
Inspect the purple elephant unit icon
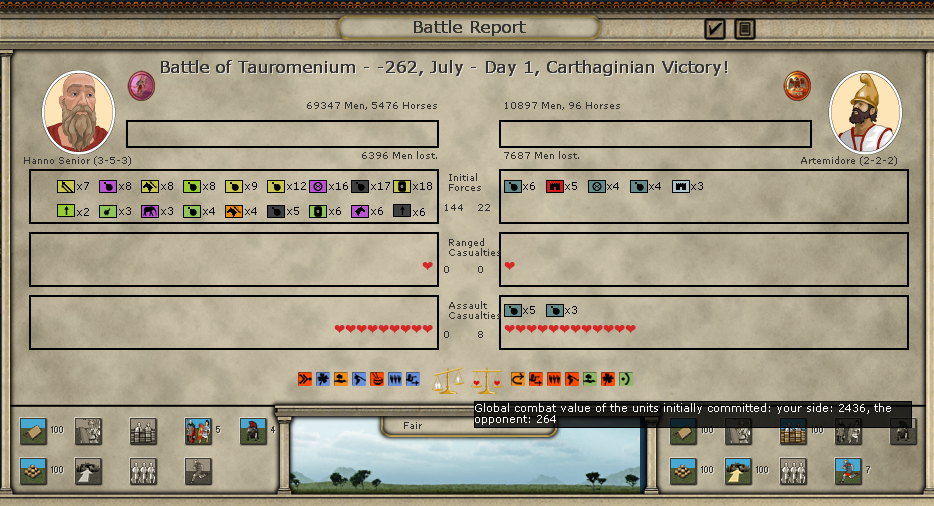tap(150, 211)
